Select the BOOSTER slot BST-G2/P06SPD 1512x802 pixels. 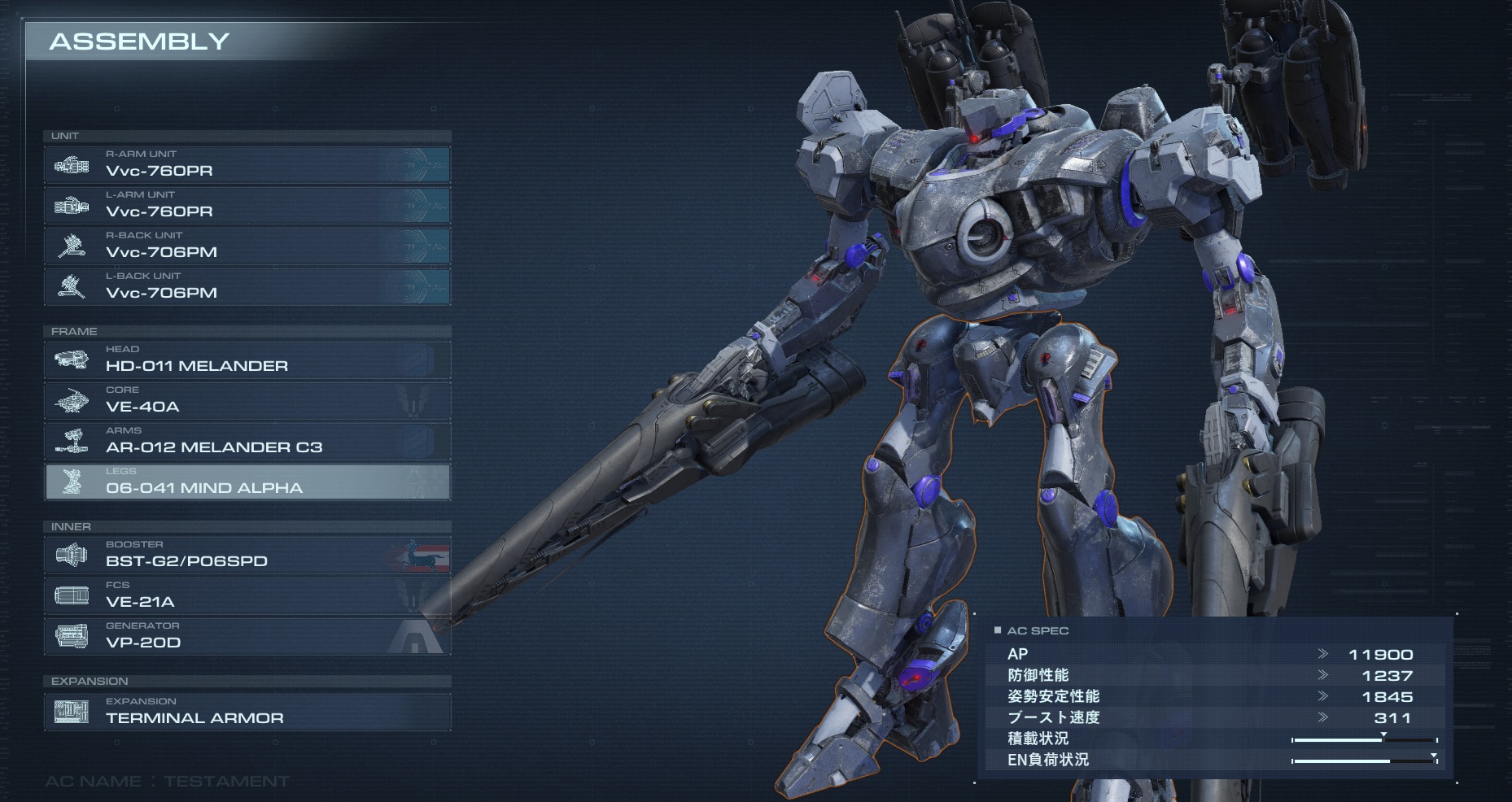point(247,555)
